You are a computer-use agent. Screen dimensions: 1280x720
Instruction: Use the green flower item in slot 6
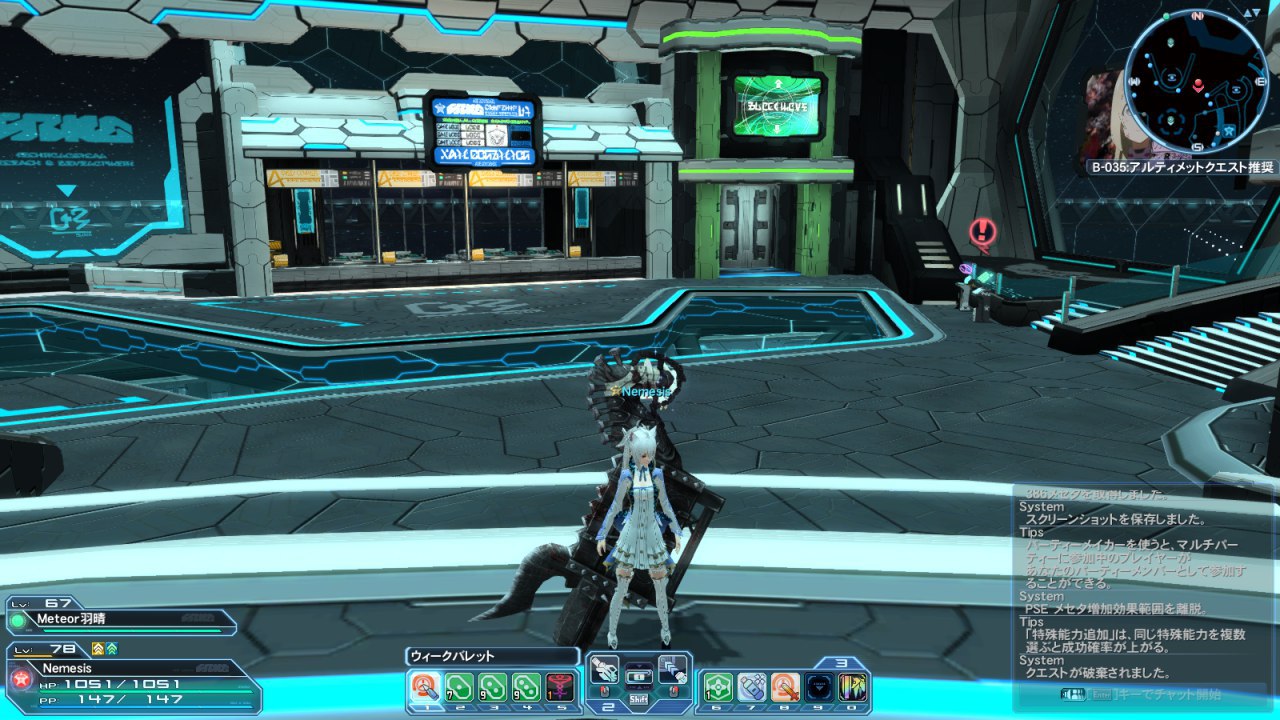[717, 687]
